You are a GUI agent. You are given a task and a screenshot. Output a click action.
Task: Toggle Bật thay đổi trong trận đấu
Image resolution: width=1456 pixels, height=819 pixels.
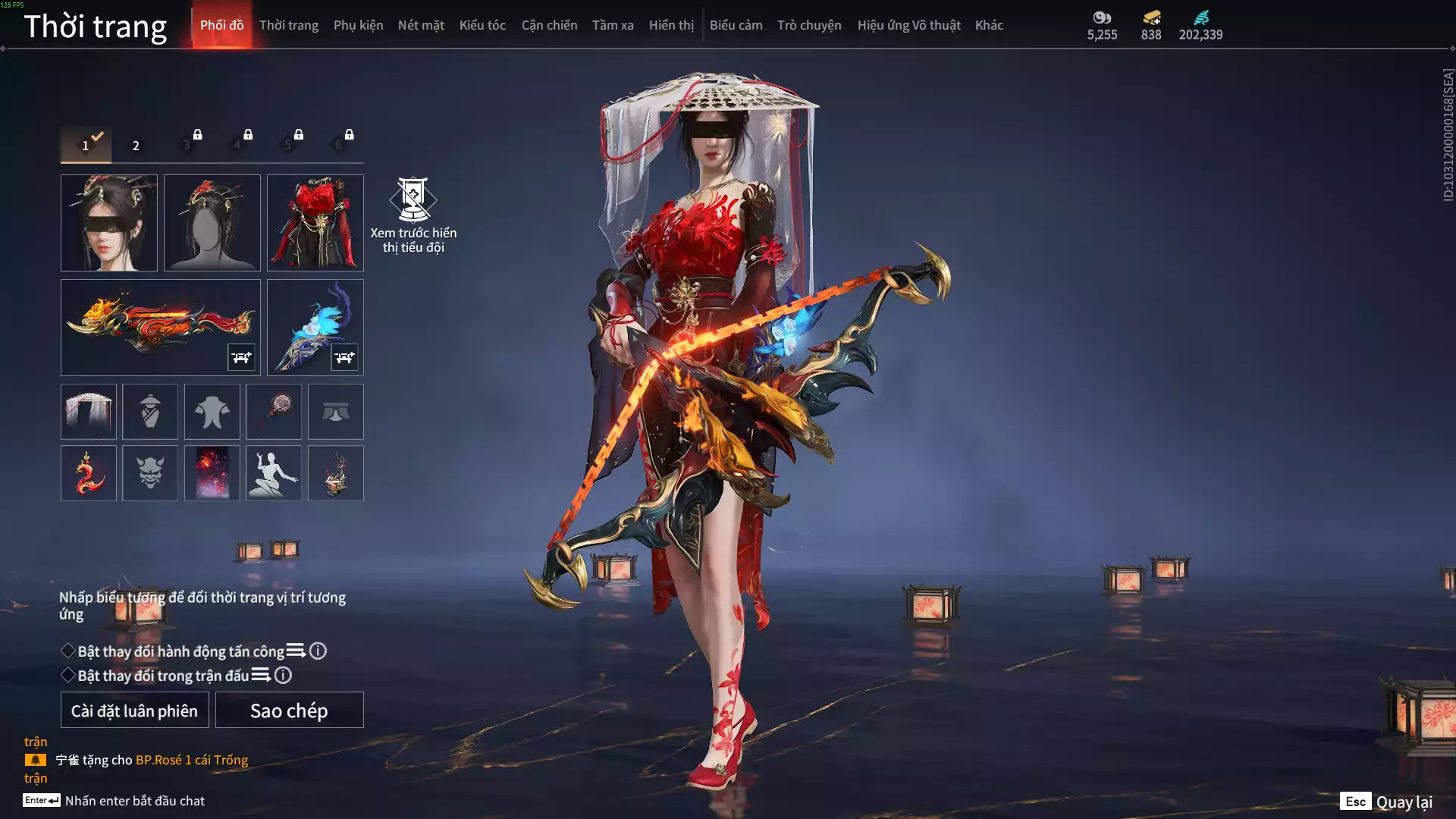pyautogui.click(x=68, y=676)
